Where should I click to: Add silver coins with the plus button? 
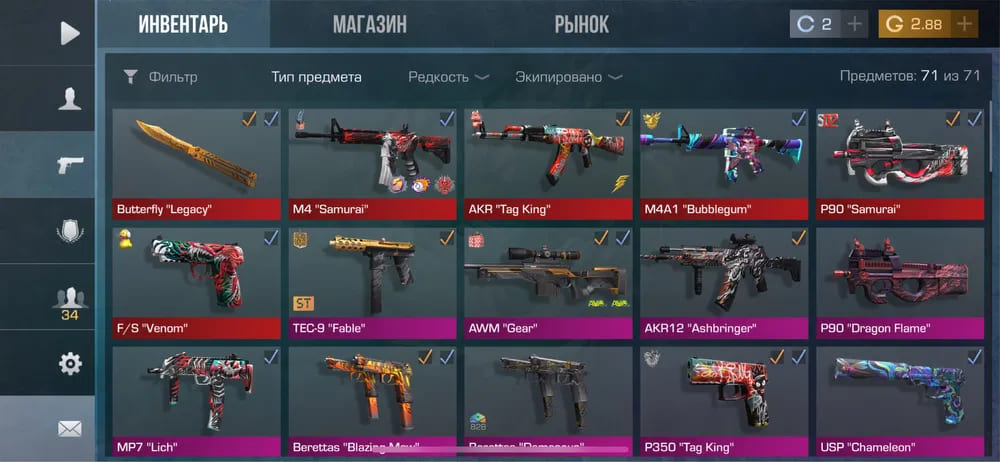(854, 25)
